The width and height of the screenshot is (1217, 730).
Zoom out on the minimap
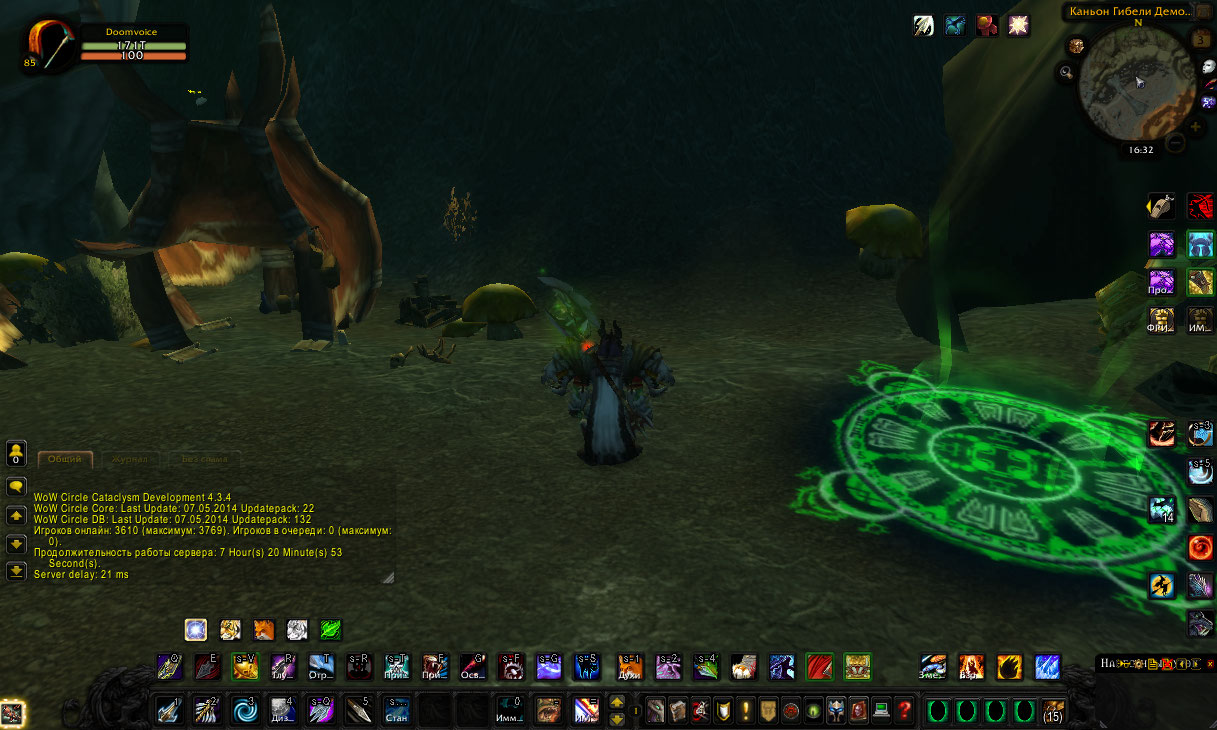[1176, 144]
